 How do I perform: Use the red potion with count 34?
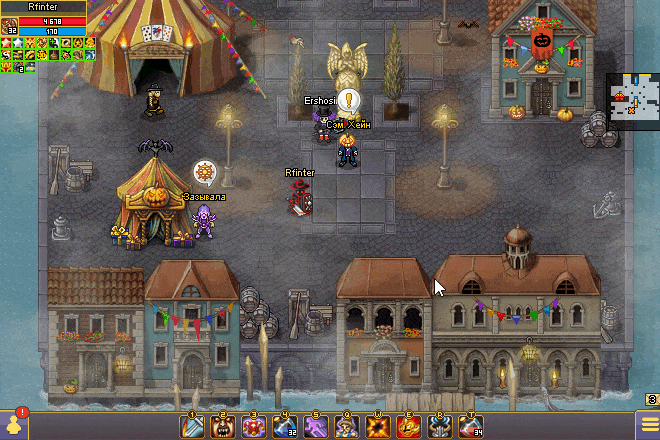[470, 426]
